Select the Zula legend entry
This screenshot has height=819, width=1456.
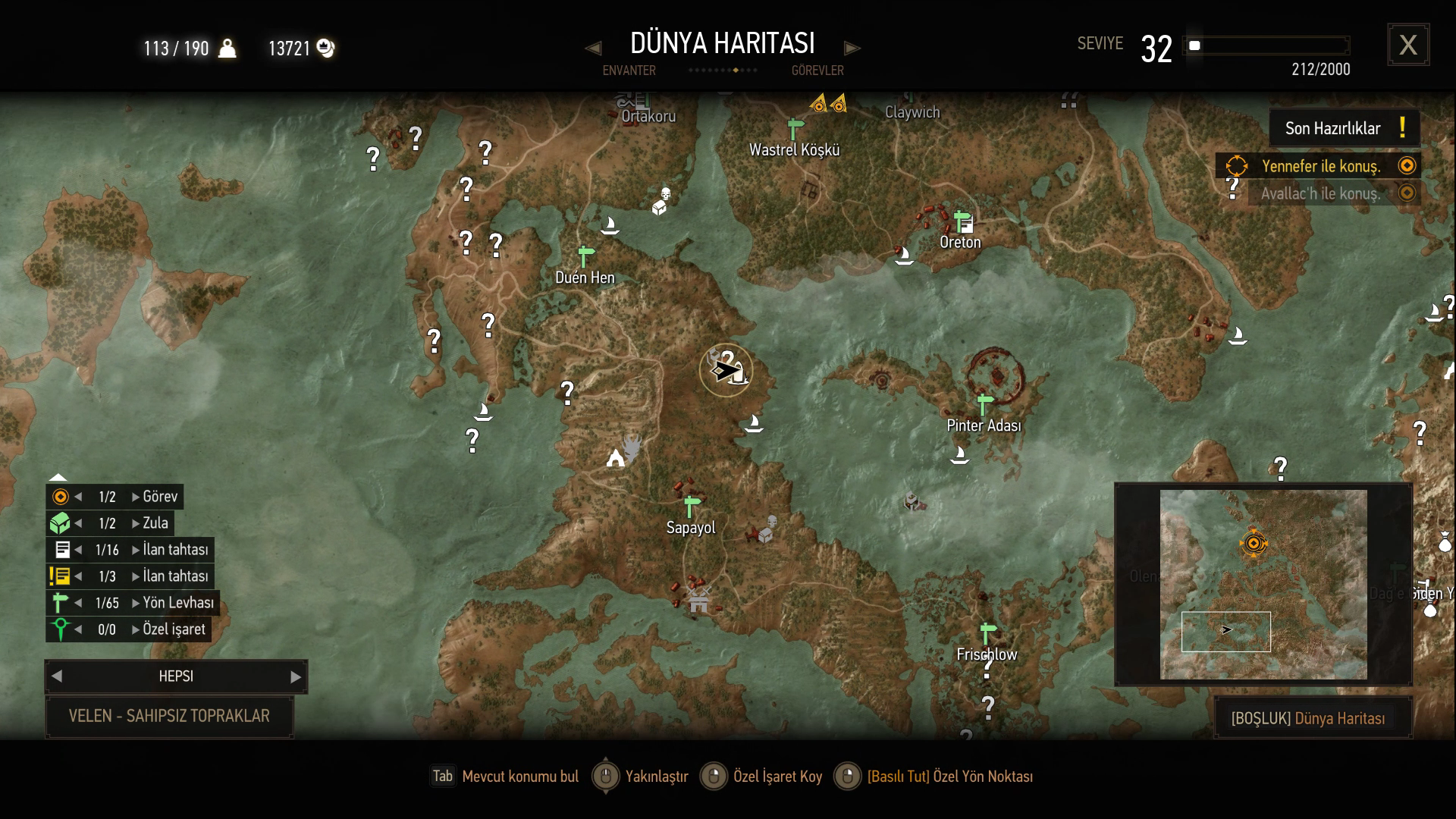click(x=155, y=523)
